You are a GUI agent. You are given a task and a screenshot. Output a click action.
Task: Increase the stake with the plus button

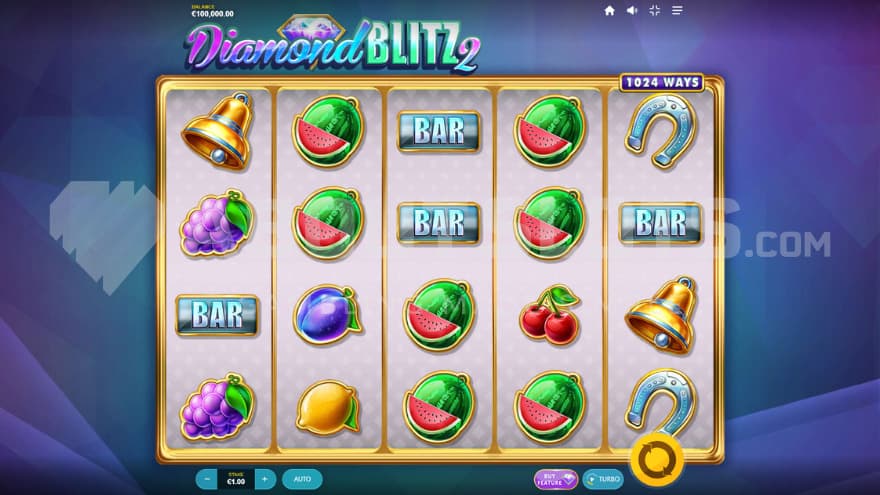(x=265, y=479)
